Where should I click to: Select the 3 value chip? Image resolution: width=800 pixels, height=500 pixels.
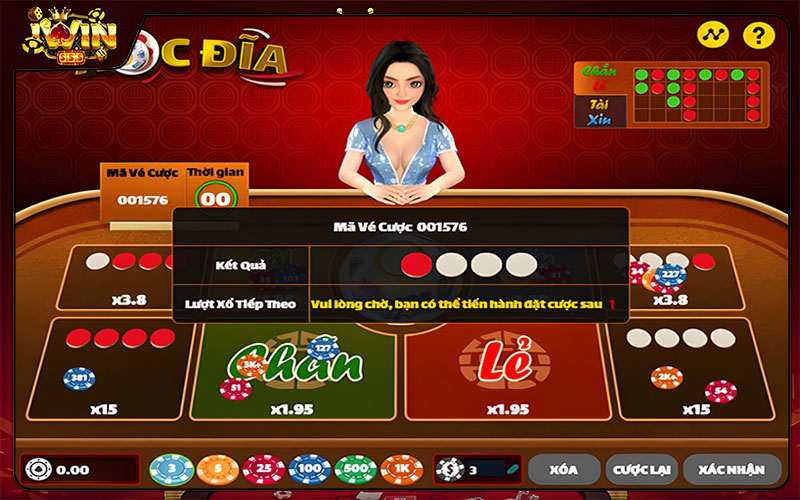[x=171, y=468]
